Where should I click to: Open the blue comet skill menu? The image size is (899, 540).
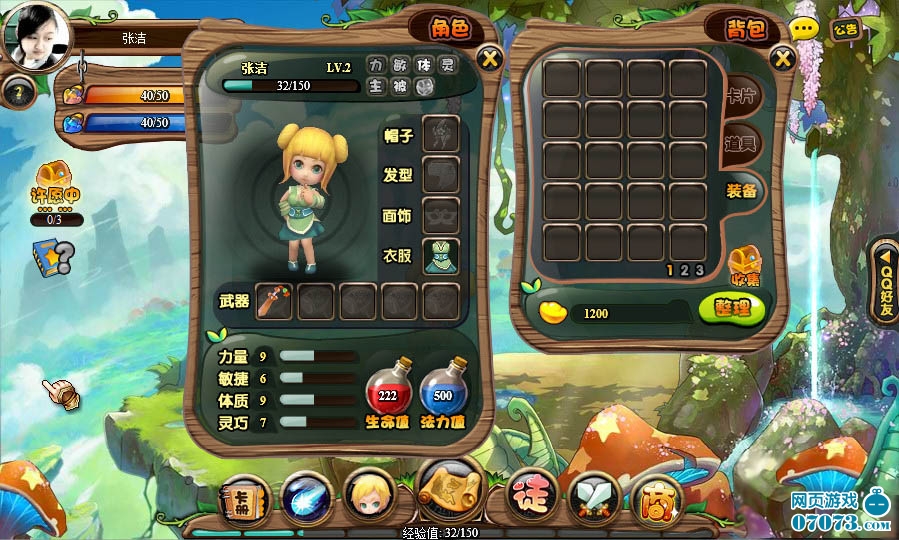[x=301, y=495]
